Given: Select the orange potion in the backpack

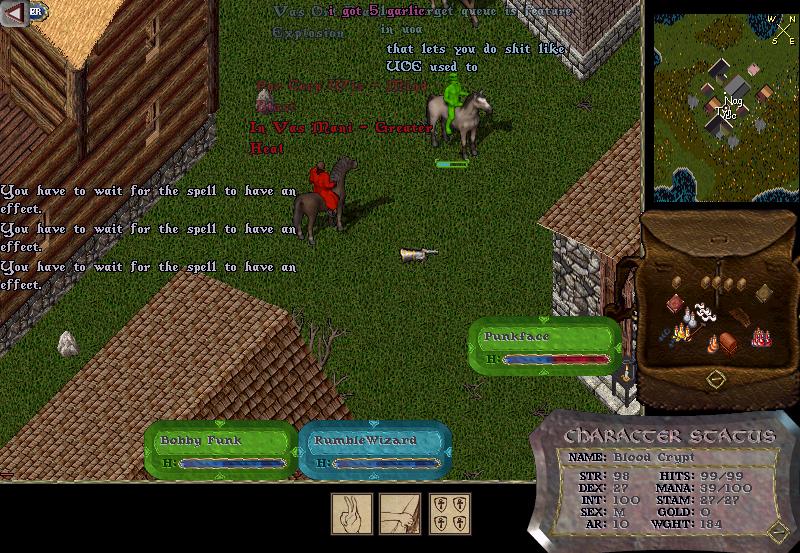Looking at the screenshot, I should click(712, 345).
